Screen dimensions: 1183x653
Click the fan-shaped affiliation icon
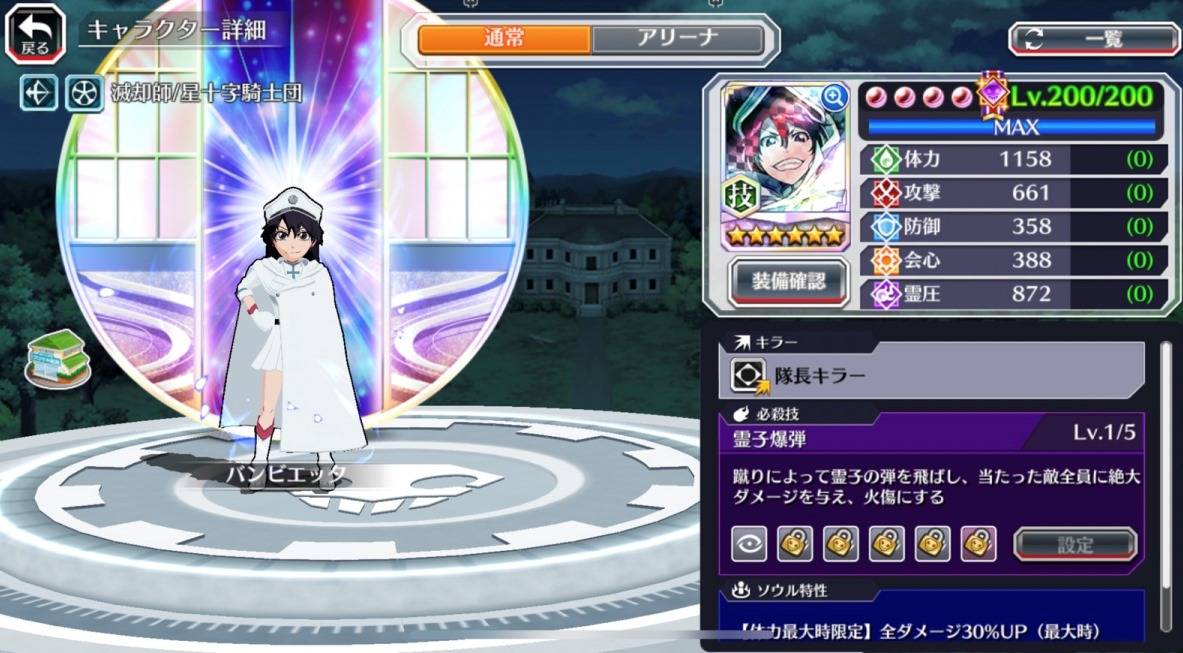83,93
